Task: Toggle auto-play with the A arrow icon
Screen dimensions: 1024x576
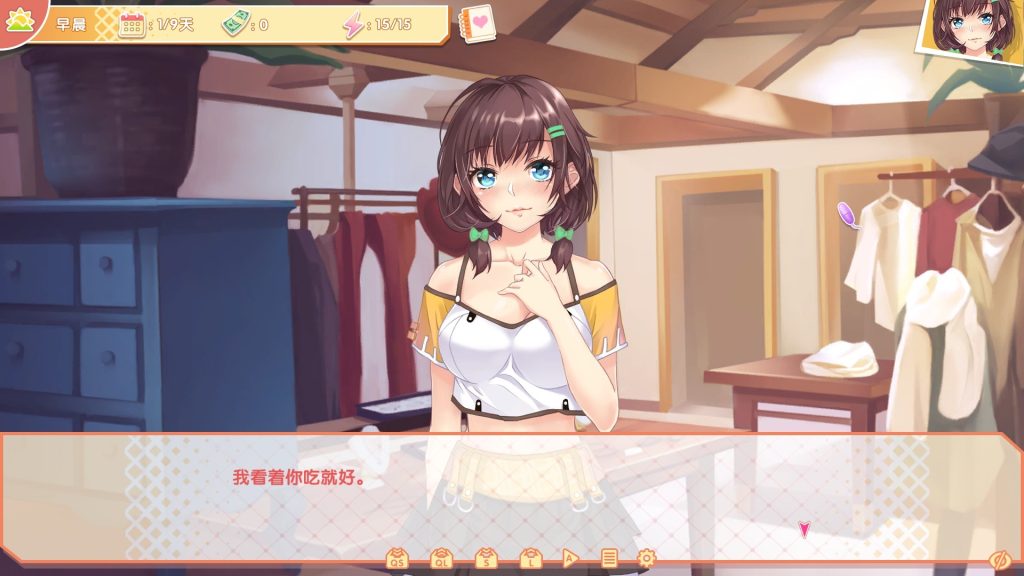Action: pos(570,559)
